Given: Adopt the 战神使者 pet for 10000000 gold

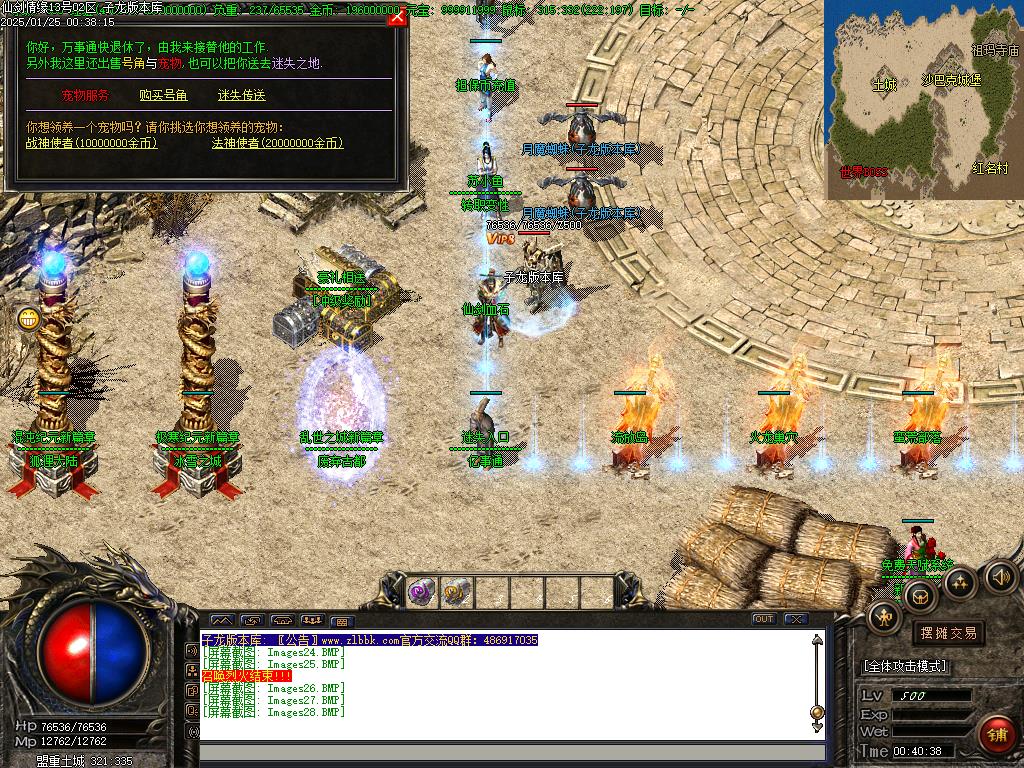Looking at the screenshot, I should click(91, 143).
